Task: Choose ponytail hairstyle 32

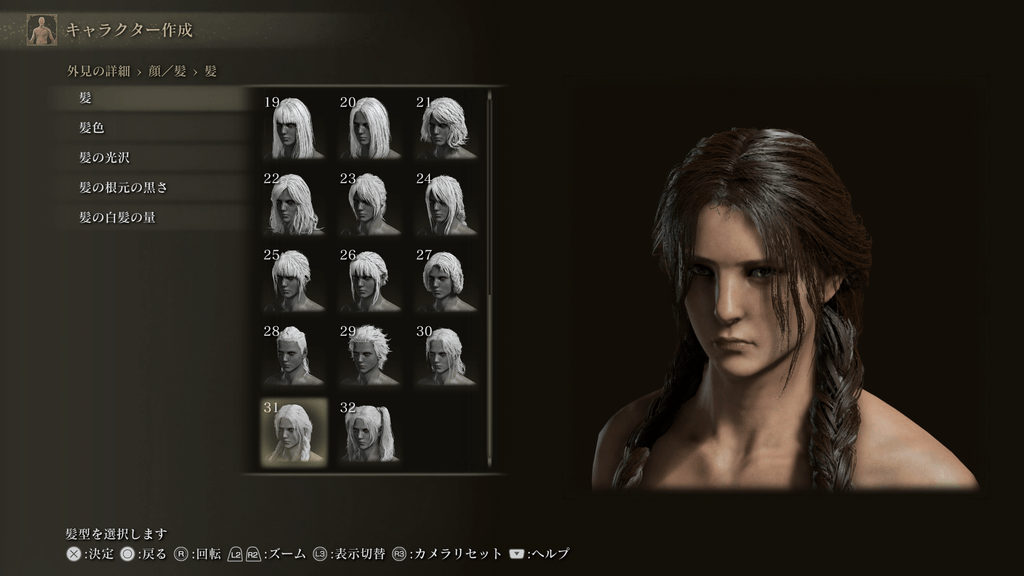Action: pyautogui.click(x=370, y=431)
